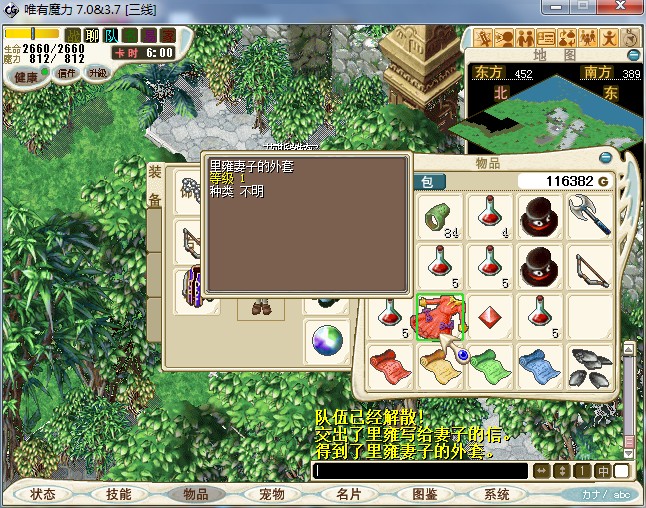The image size is (646, 508).
Task: Select the red dress item slot
Action: point(439,317)
